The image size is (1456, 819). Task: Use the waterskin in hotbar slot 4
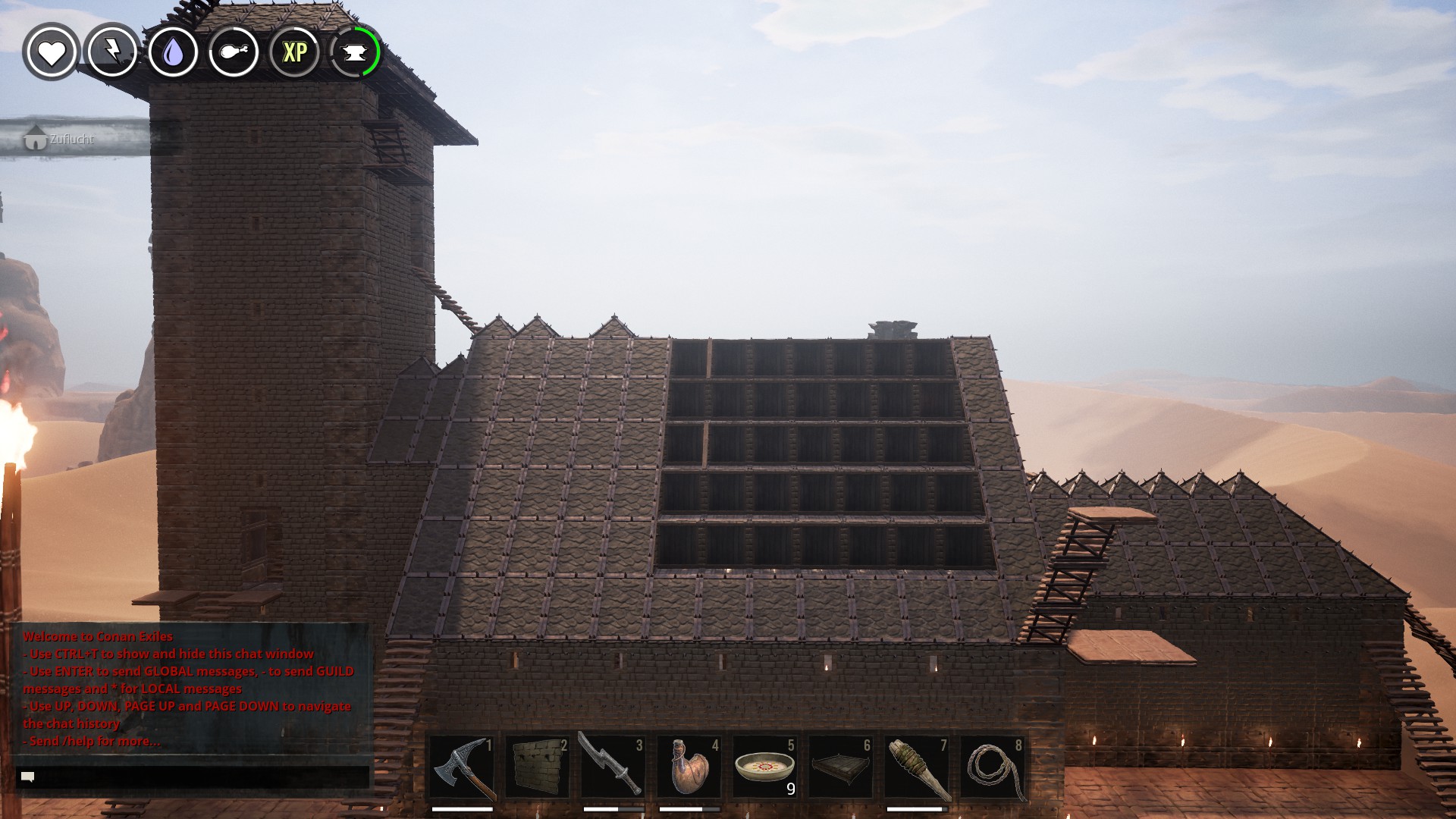(x=689, y=767)
